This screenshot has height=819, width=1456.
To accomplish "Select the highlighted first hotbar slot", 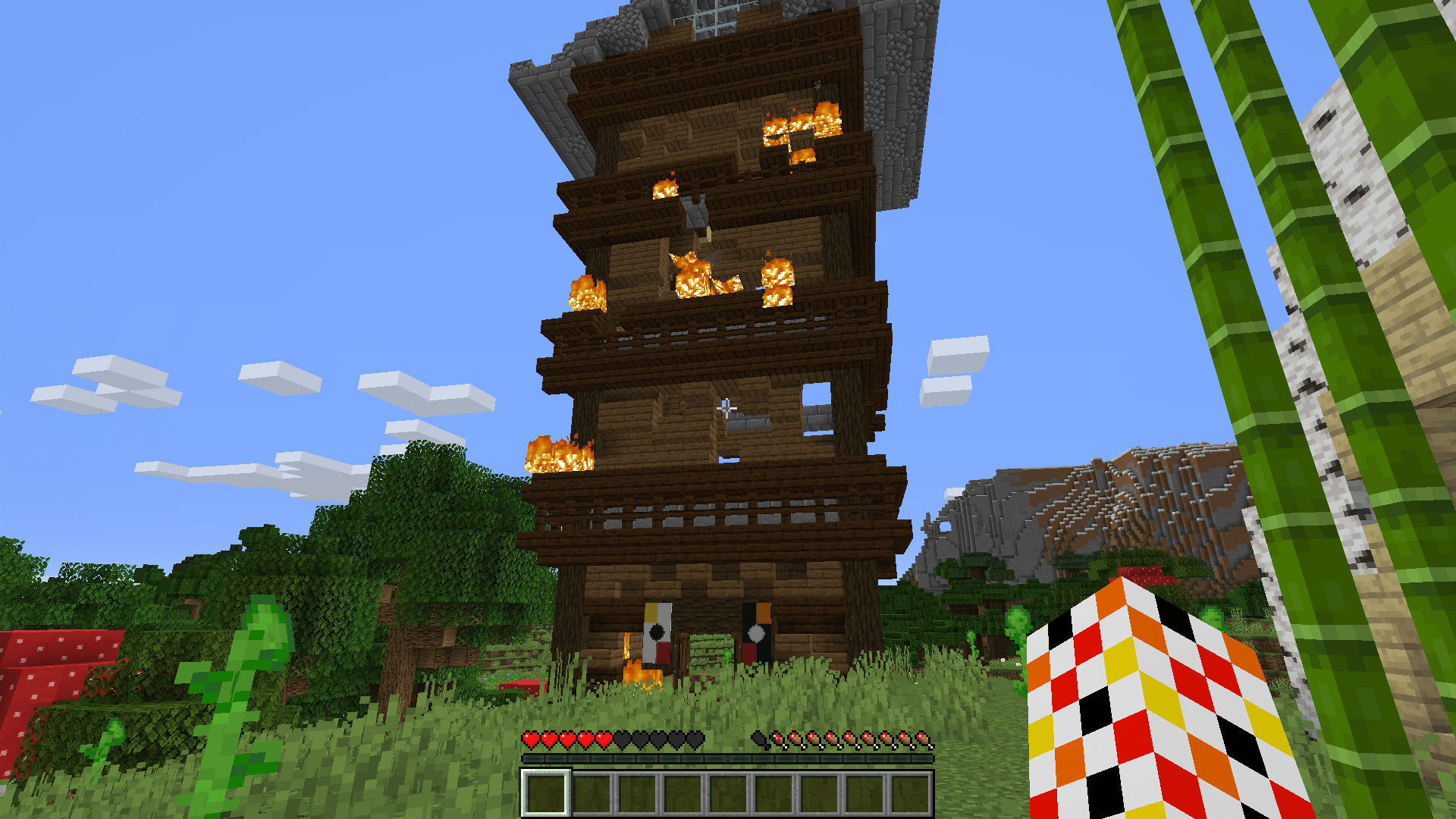I will (x=547, y=792).
